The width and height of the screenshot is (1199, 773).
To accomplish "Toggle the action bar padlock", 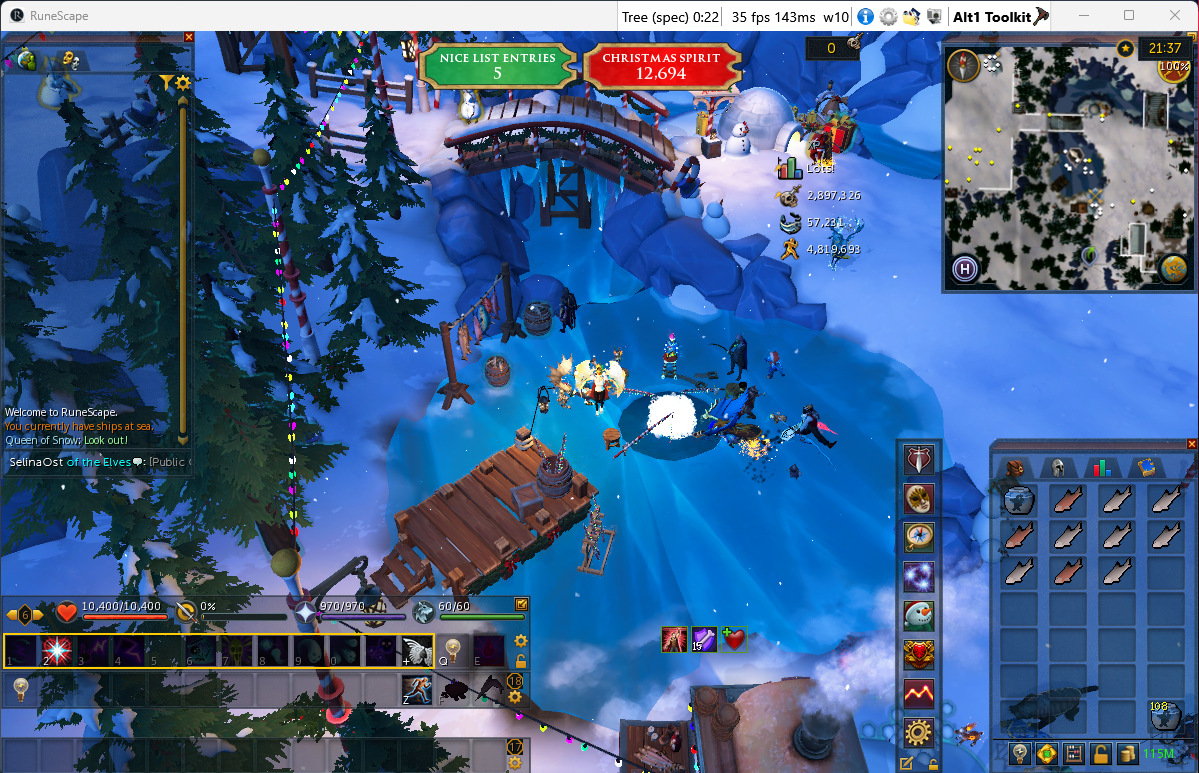I will click(520, 661).
